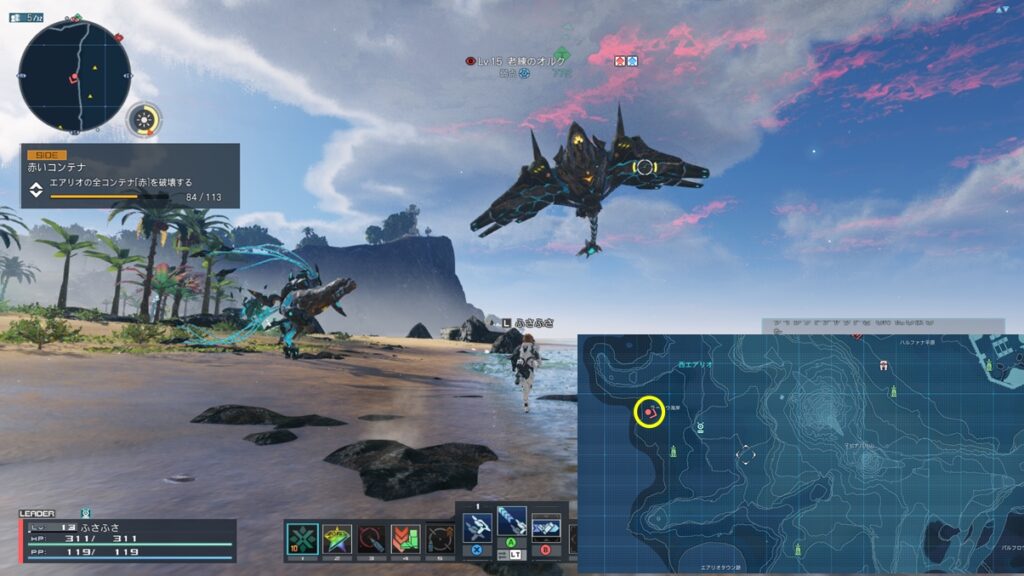
Task: Activate the middle weapon action above the A glyph
Action: (x=511, y=520)
